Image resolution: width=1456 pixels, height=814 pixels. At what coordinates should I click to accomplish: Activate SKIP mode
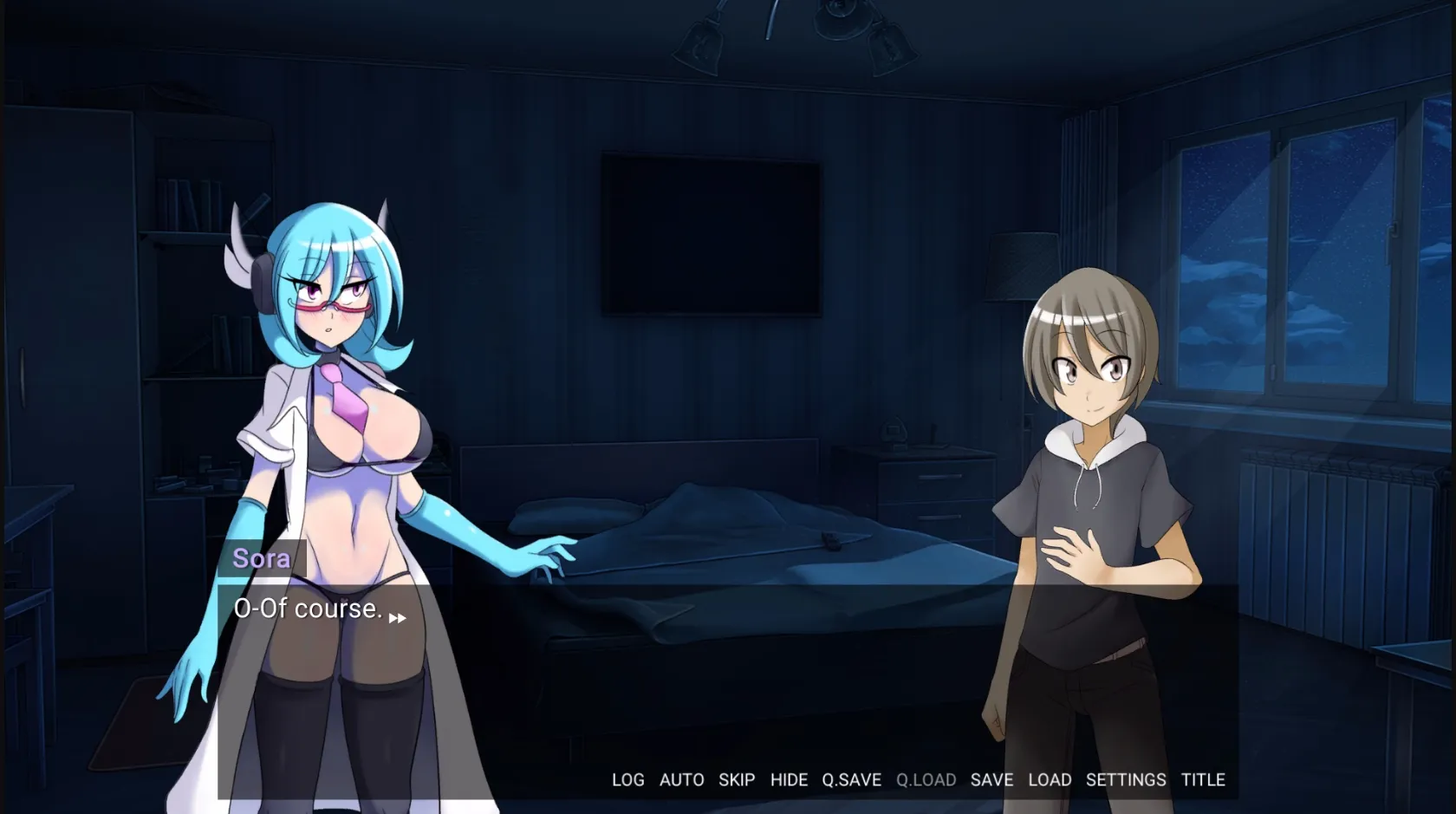pyautogui.click(x=736, y=779)
